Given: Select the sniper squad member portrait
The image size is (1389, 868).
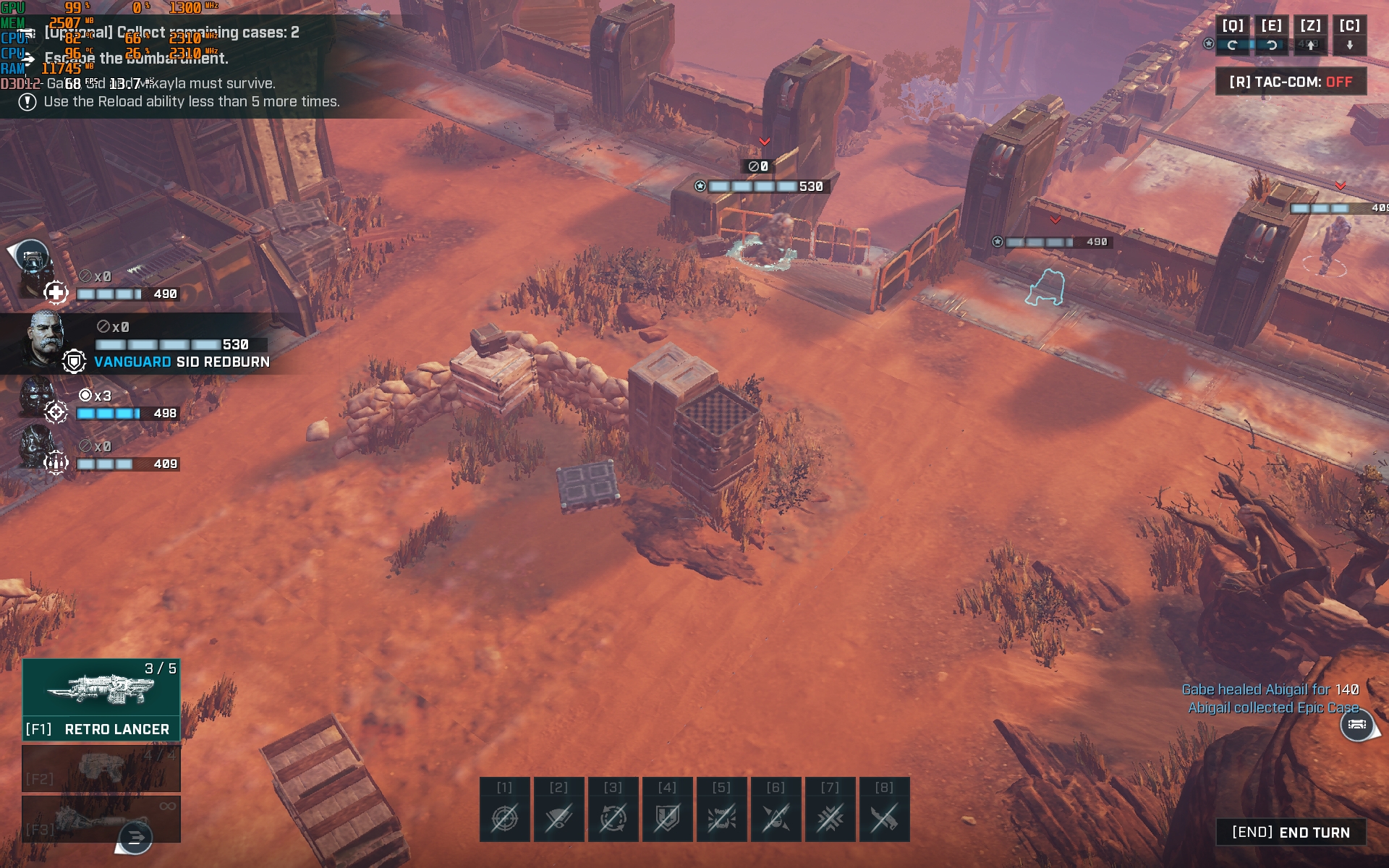Looking at the screenshot, I should 36,398.
